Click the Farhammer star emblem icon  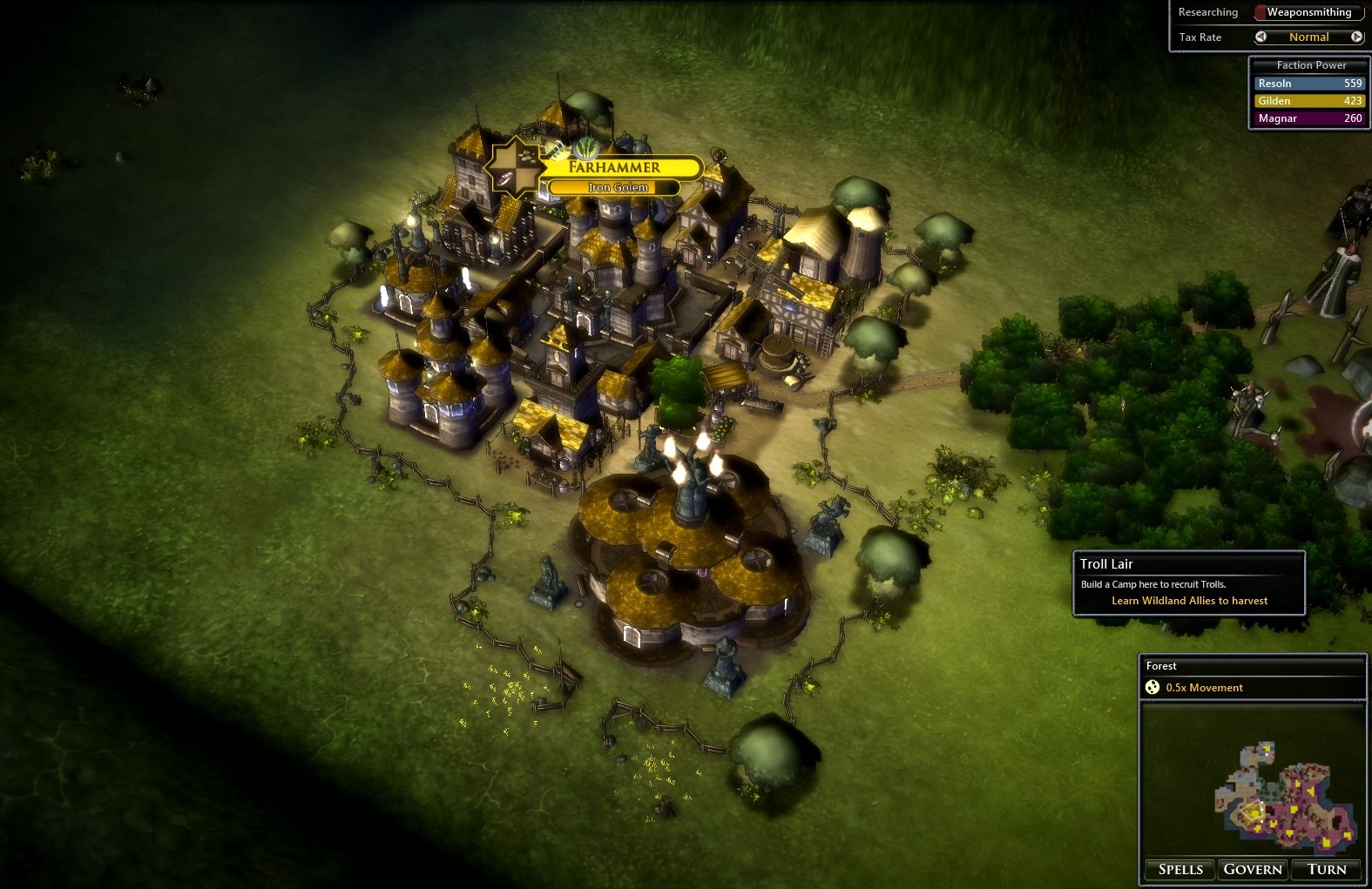pyautogui.click(x=516, y=167)
